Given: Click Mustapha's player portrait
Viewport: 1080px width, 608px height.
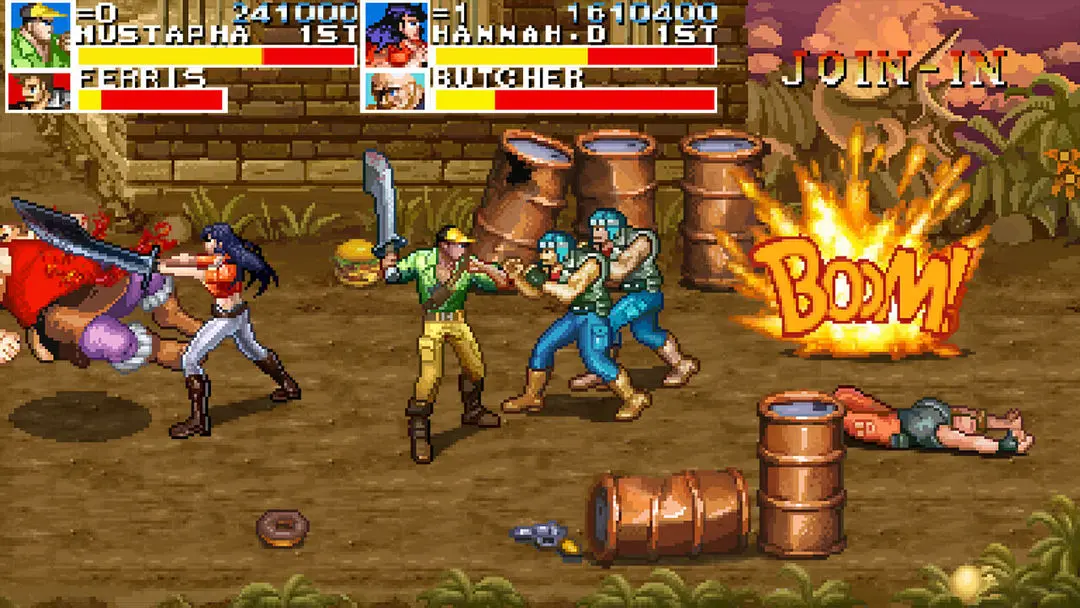Looking at the screenshot, I should coord(40,34).
